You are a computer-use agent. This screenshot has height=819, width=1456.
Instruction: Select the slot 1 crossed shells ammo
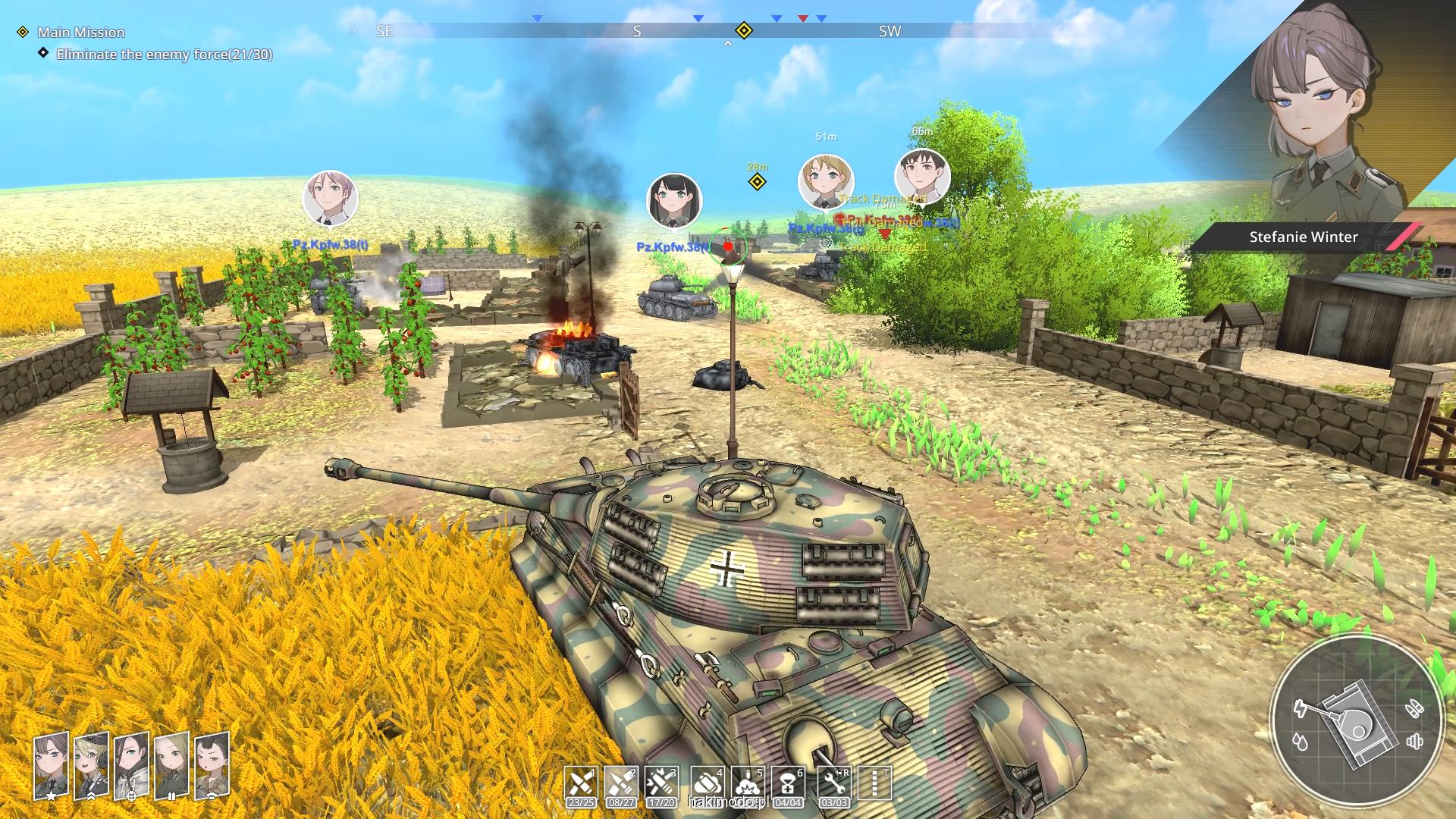point(581,786)
